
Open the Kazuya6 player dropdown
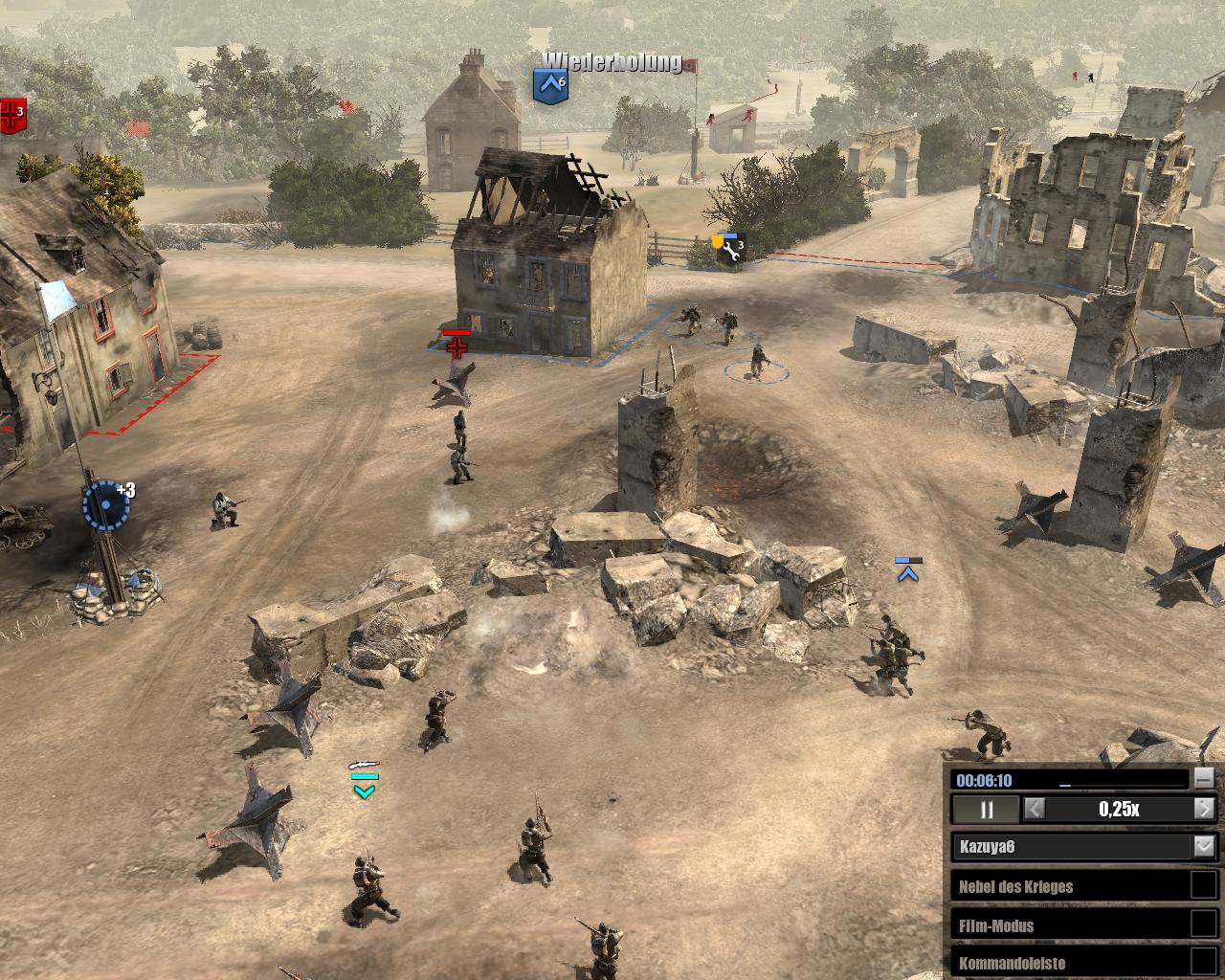pos(1203,847)
